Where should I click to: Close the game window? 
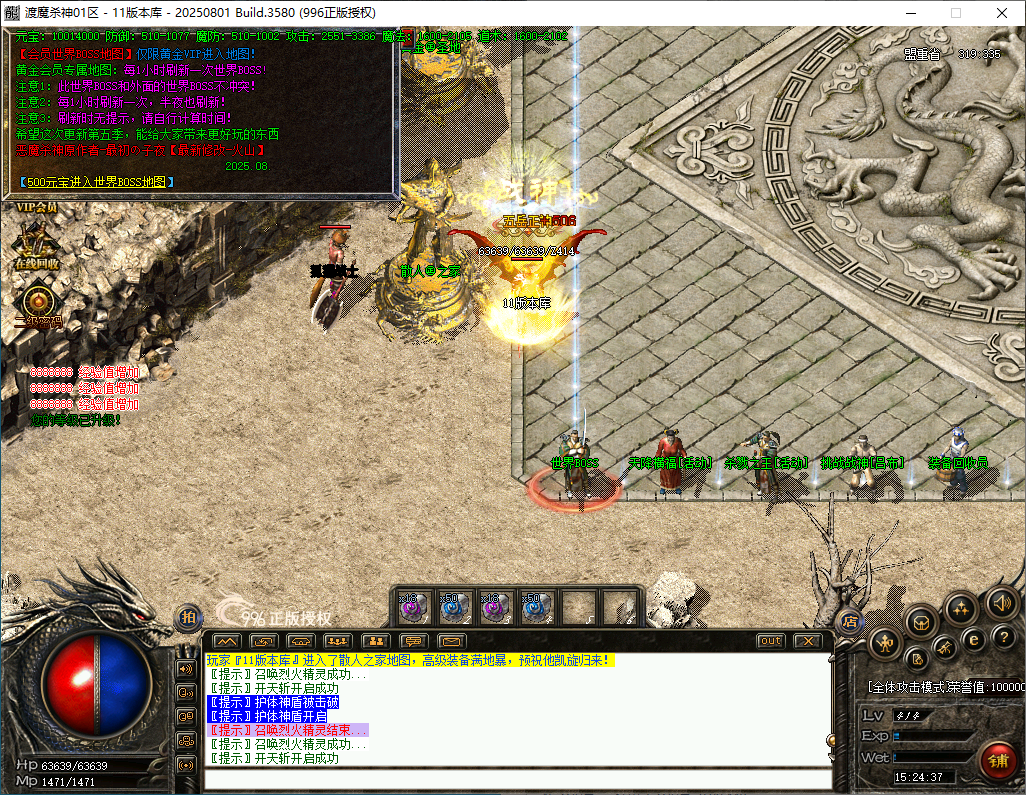[1001, 13]
